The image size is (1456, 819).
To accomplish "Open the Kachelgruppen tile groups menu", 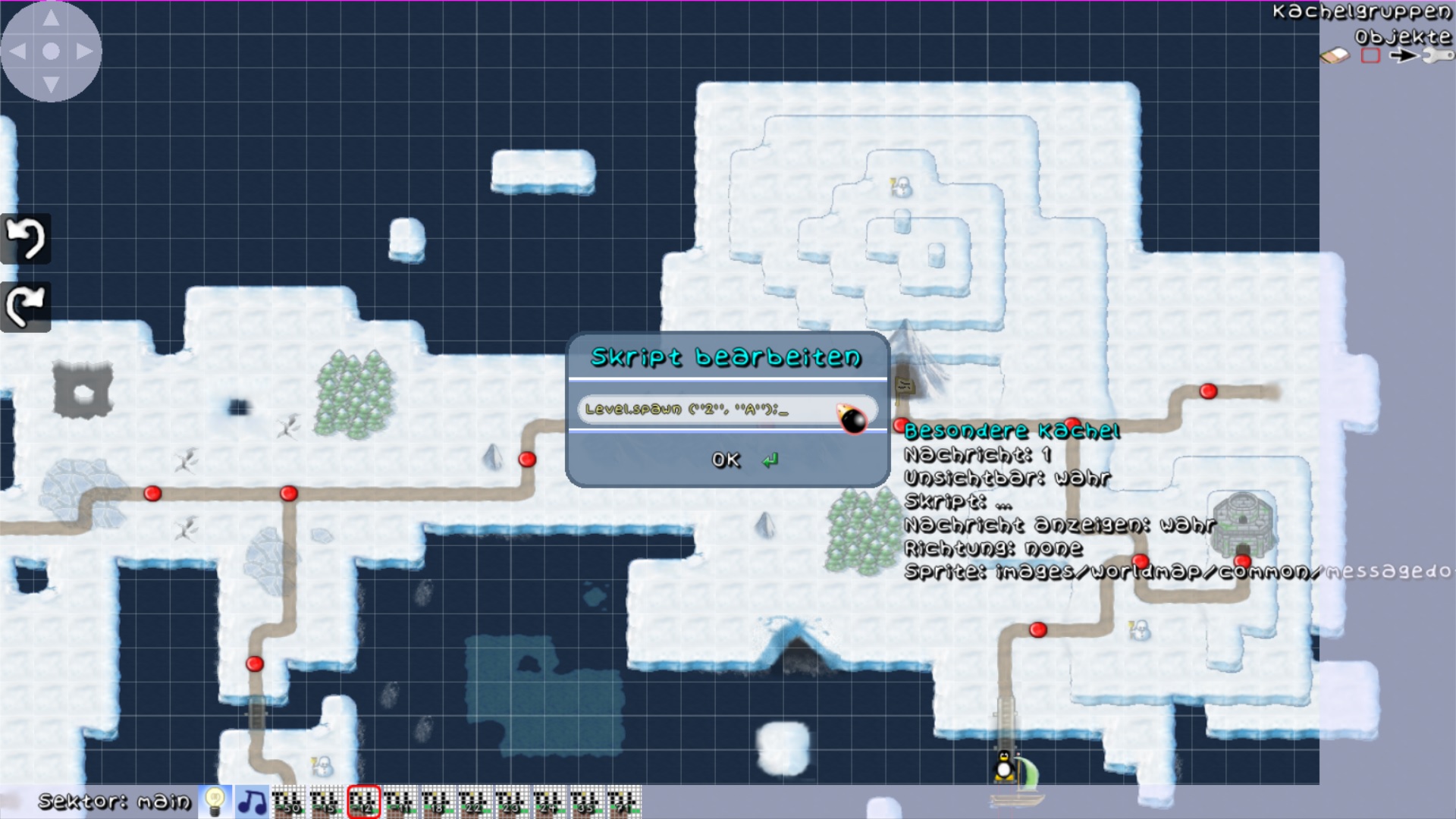I will pos(1361,12).
